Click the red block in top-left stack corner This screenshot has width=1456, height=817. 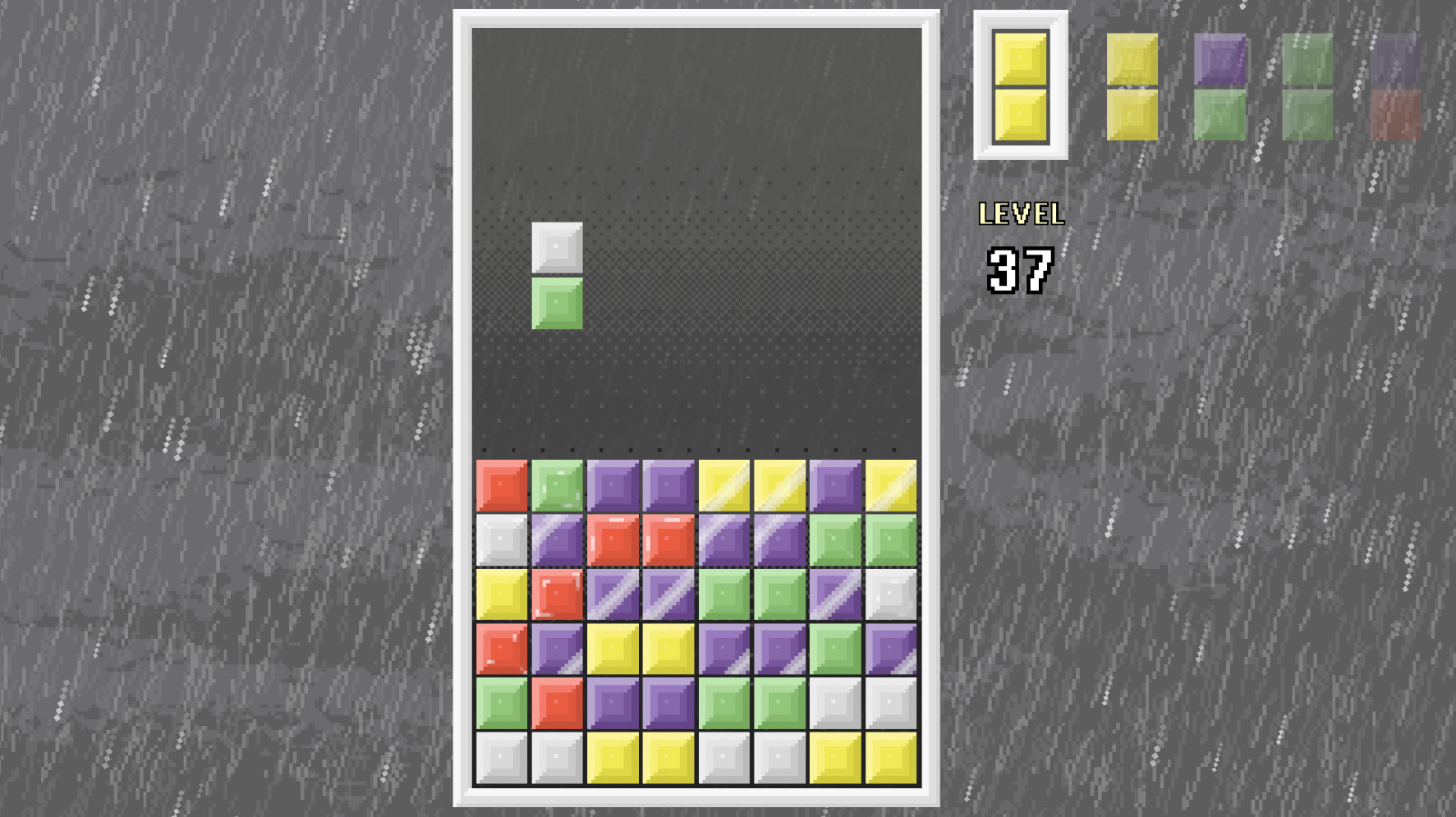coord(502,486)
